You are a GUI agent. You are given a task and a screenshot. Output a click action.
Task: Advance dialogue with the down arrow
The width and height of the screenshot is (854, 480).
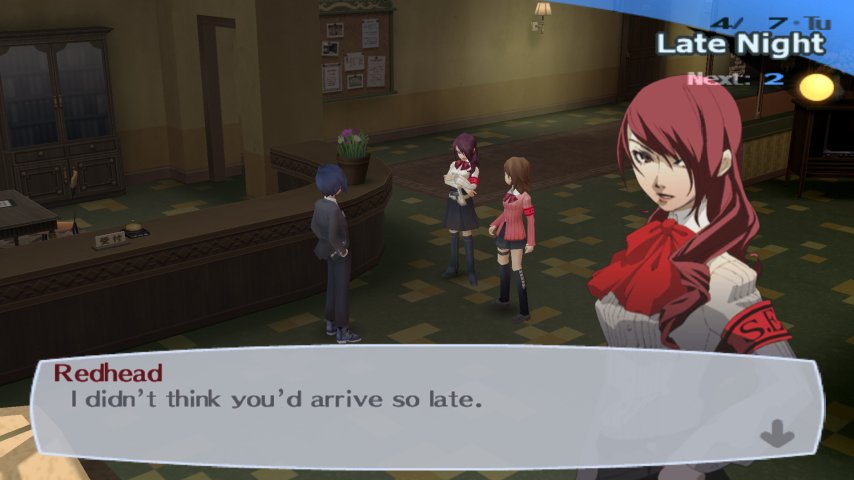777,435
